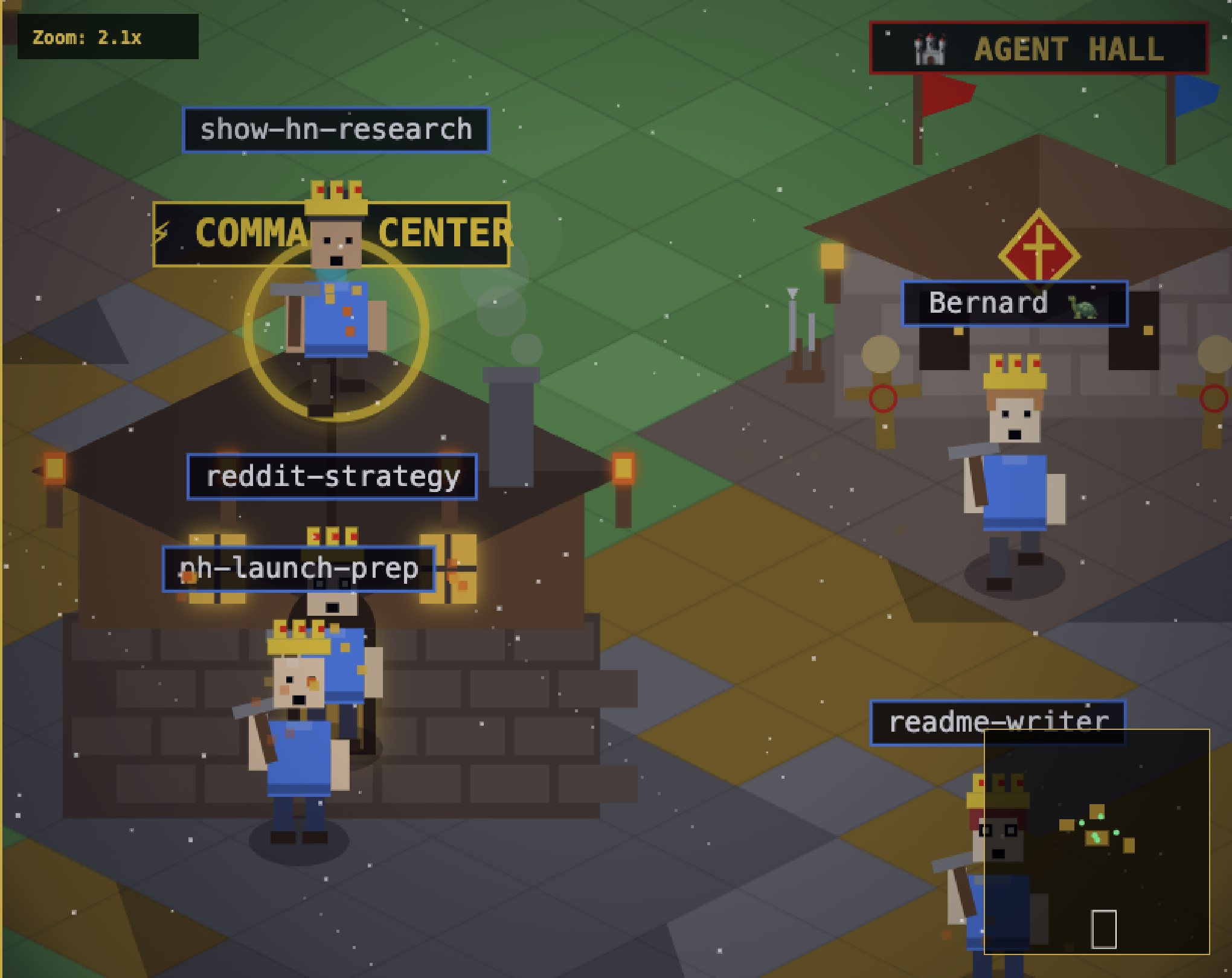Click the ph-launch-prep name label
The image size is (1232, 978).
tap(300, 567)
